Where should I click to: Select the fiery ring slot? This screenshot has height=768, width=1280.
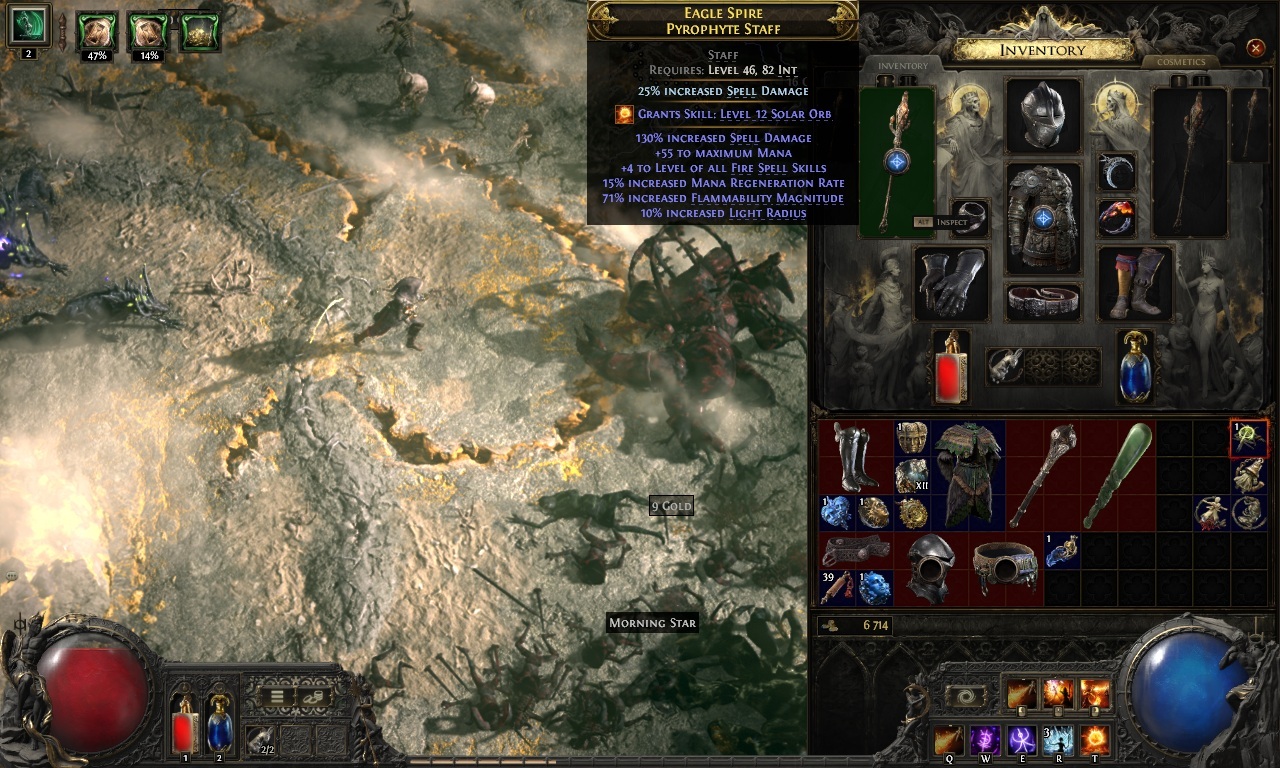tap(1116, 217)
